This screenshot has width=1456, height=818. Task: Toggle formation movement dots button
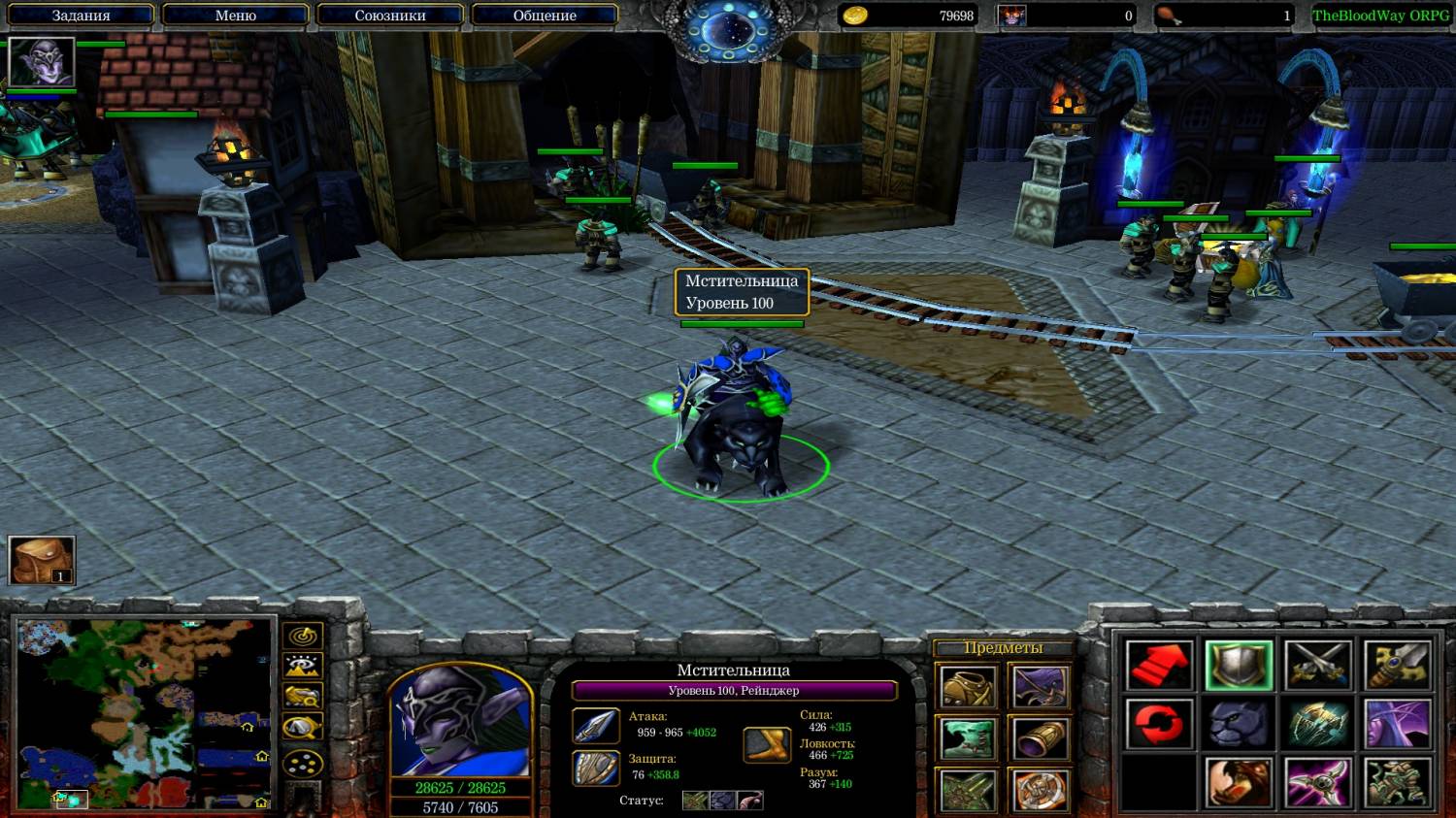tap(303, 764)
